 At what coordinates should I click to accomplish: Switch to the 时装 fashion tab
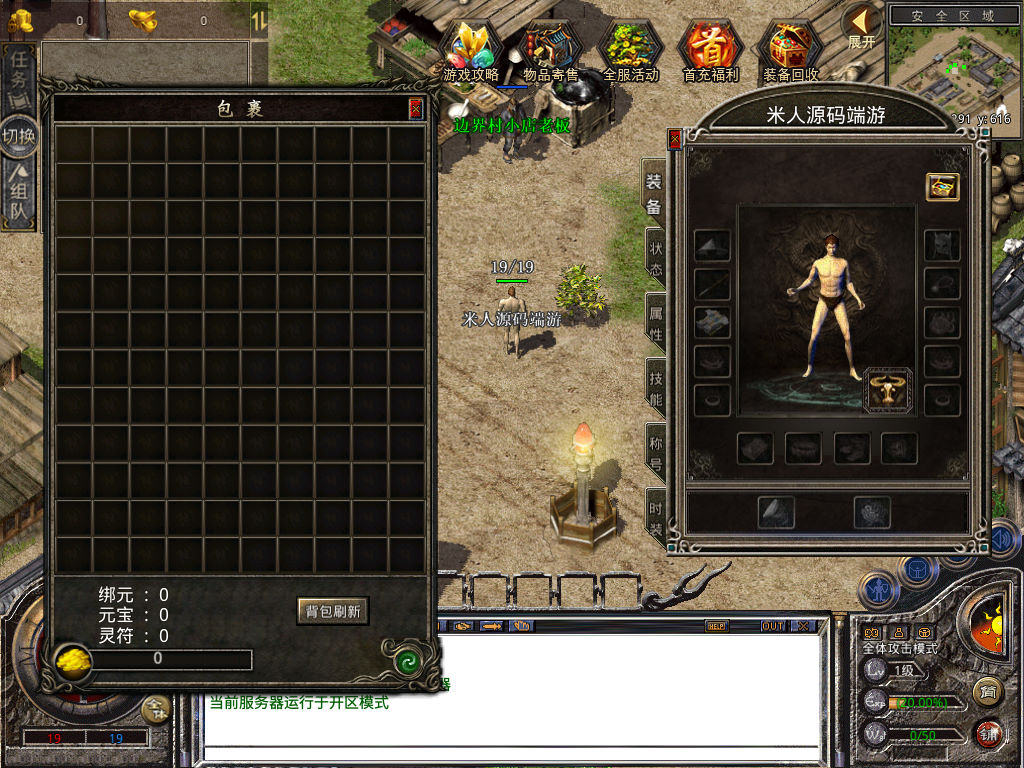(656, 512)
